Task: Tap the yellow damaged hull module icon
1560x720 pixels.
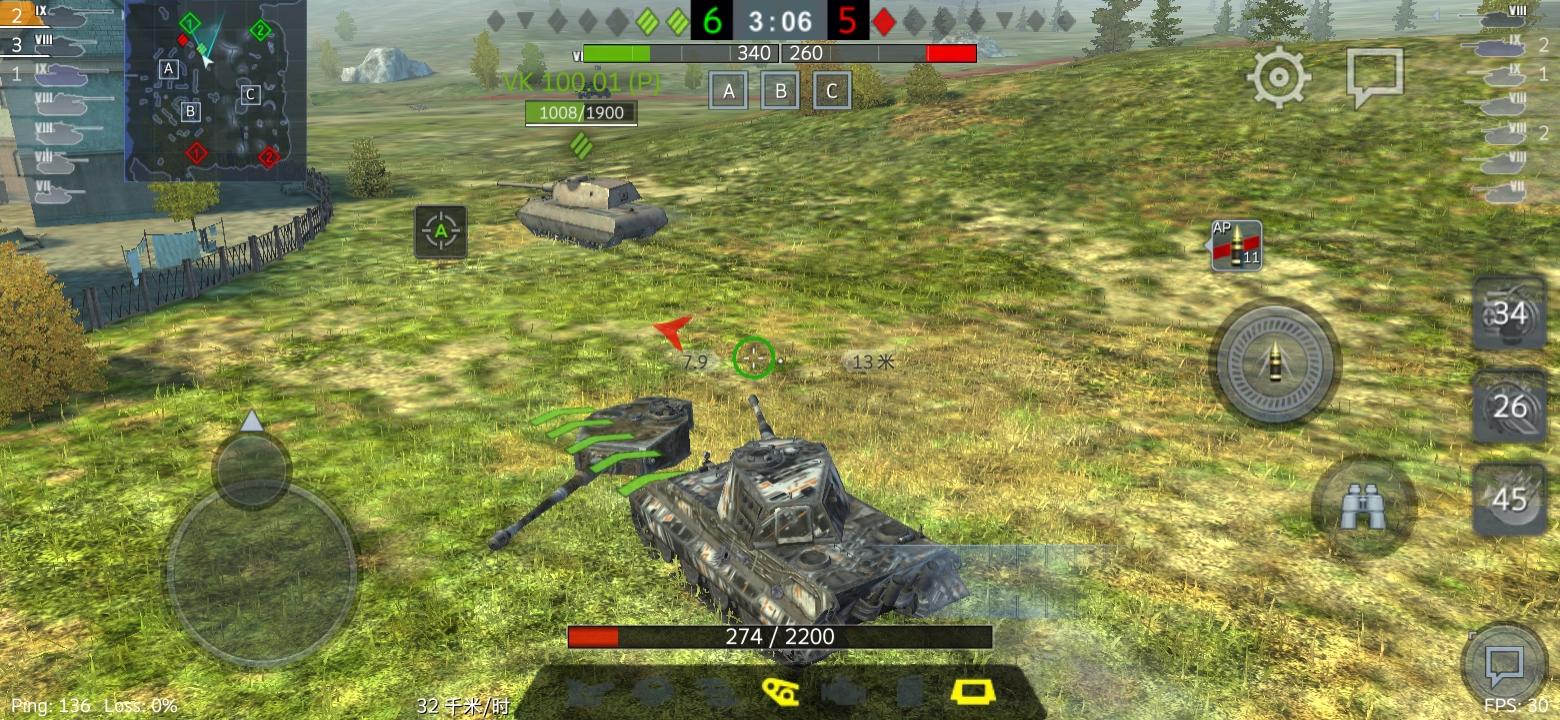Action: click(x=970, y=692)
